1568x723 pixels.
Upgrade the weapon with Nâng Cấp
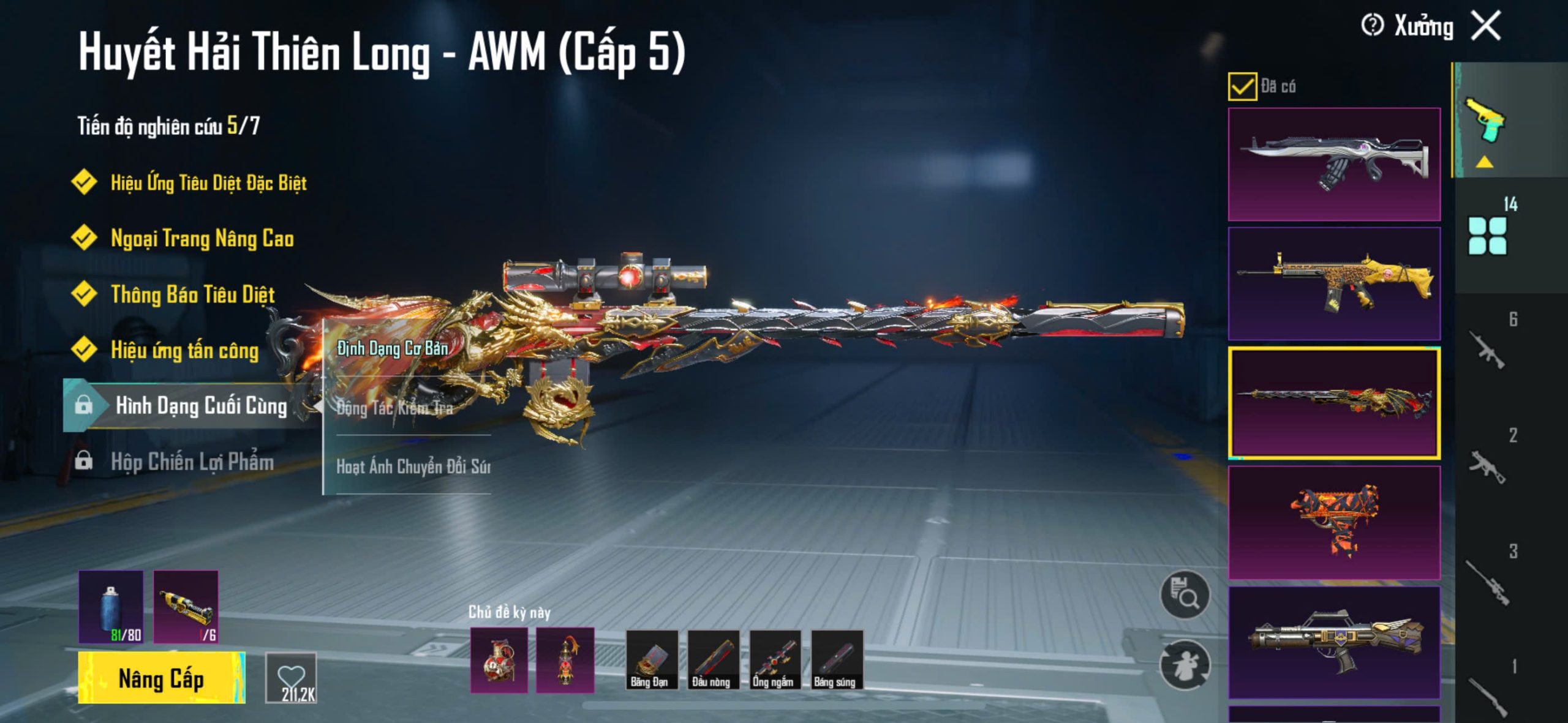pyautogui.click(x=161, y=678)
